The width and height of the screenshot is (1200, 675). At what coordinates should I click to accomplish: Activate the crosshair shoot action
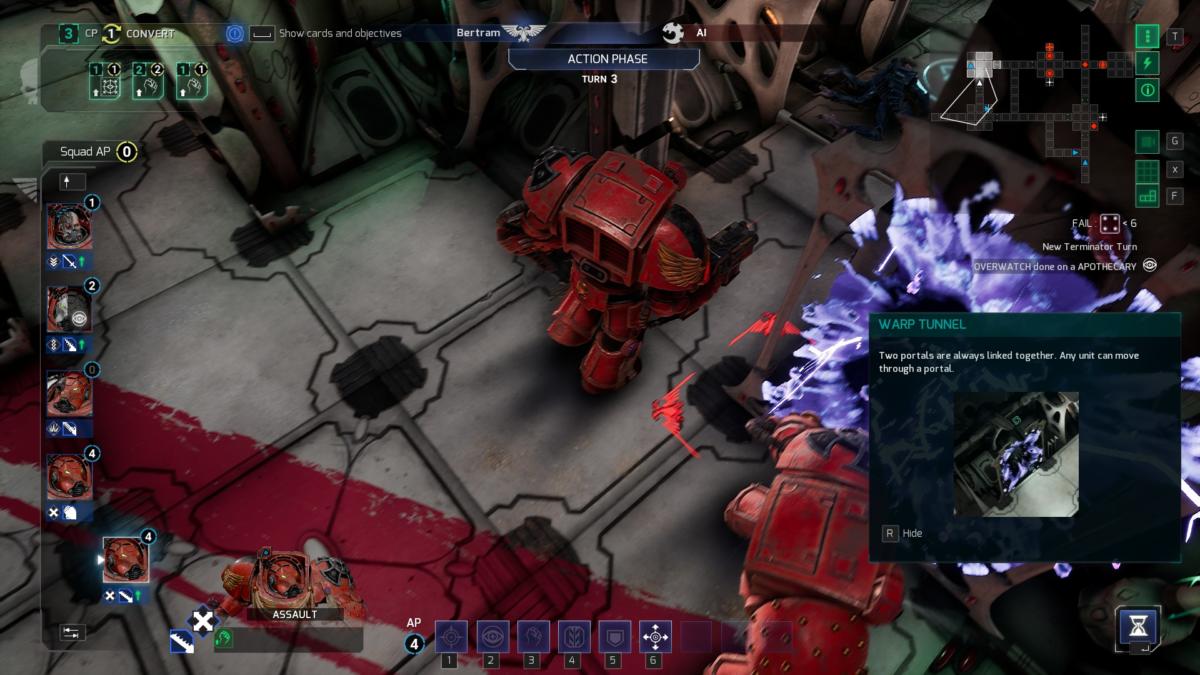pyautogui.click(x=451, y=636)
